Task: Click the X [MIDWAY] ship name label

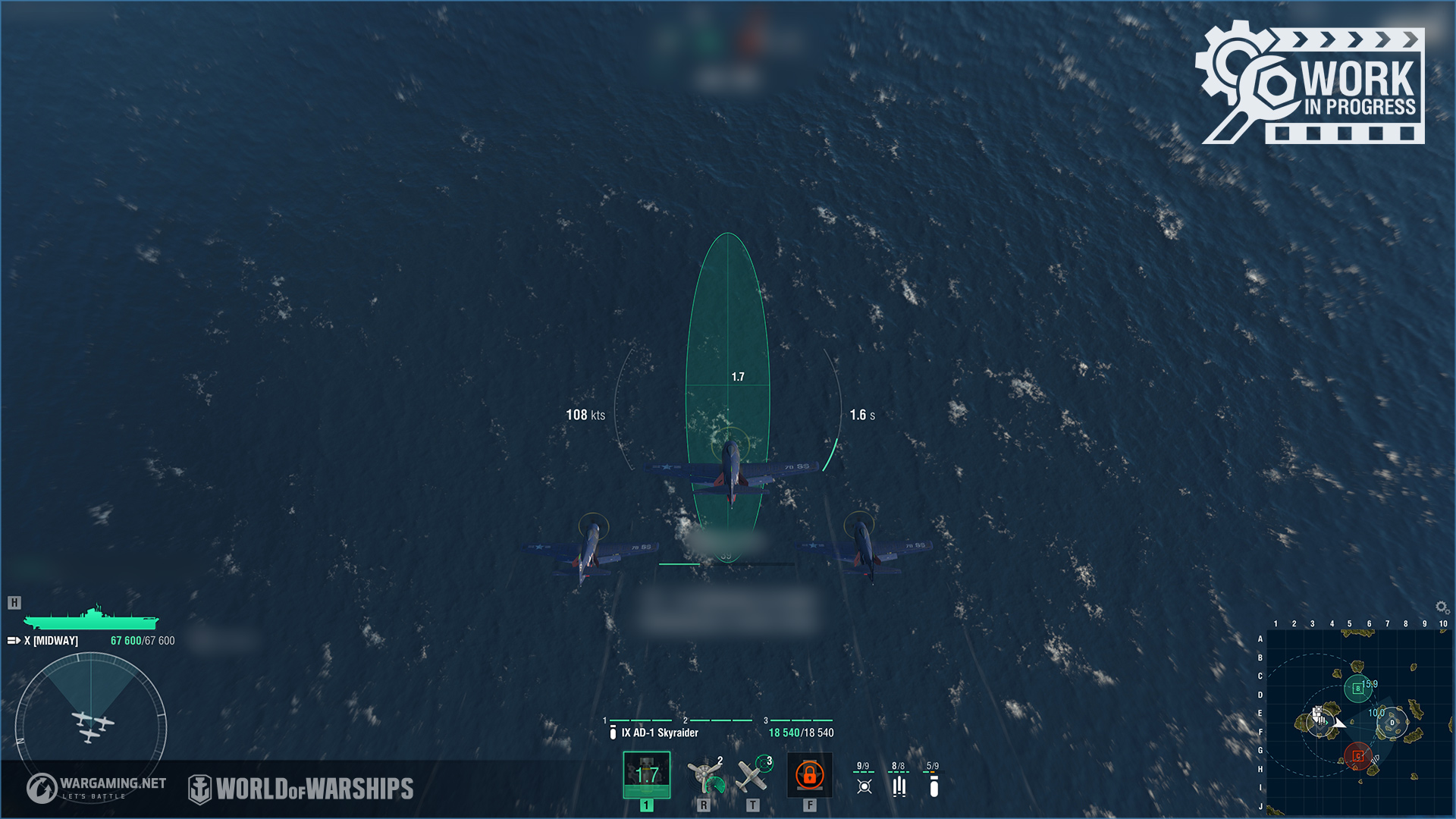Action: click(x=51, y=640)
